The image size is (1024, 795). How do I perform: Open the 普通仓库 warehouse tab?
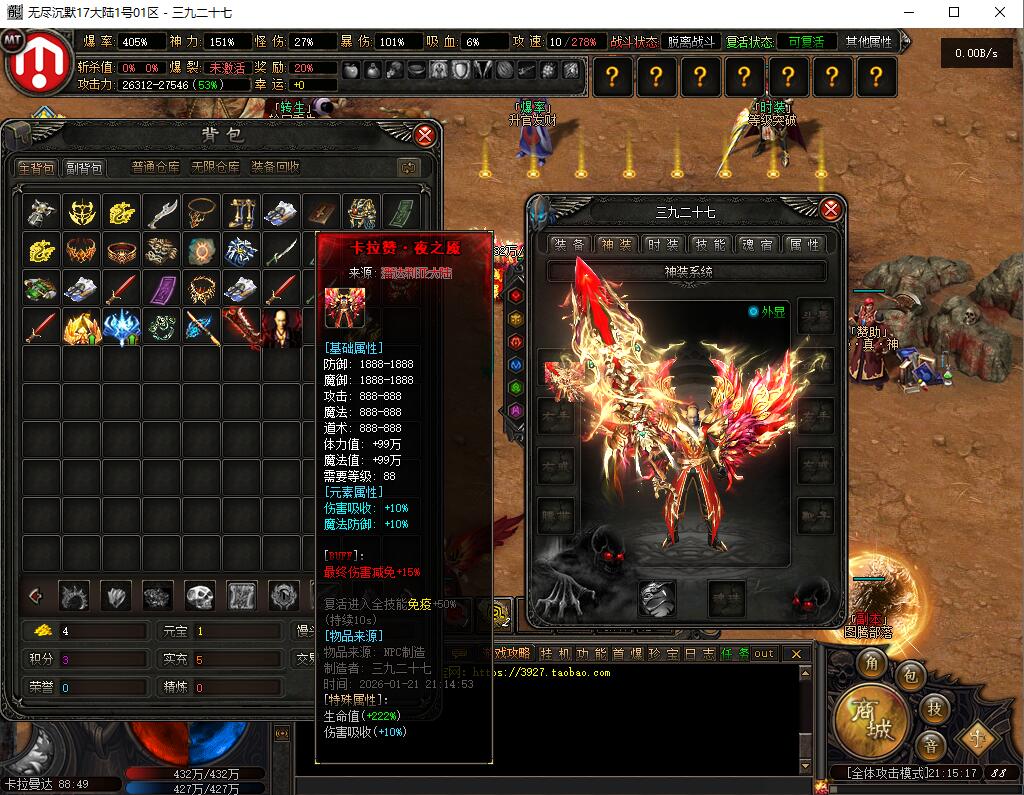[155, 168]
